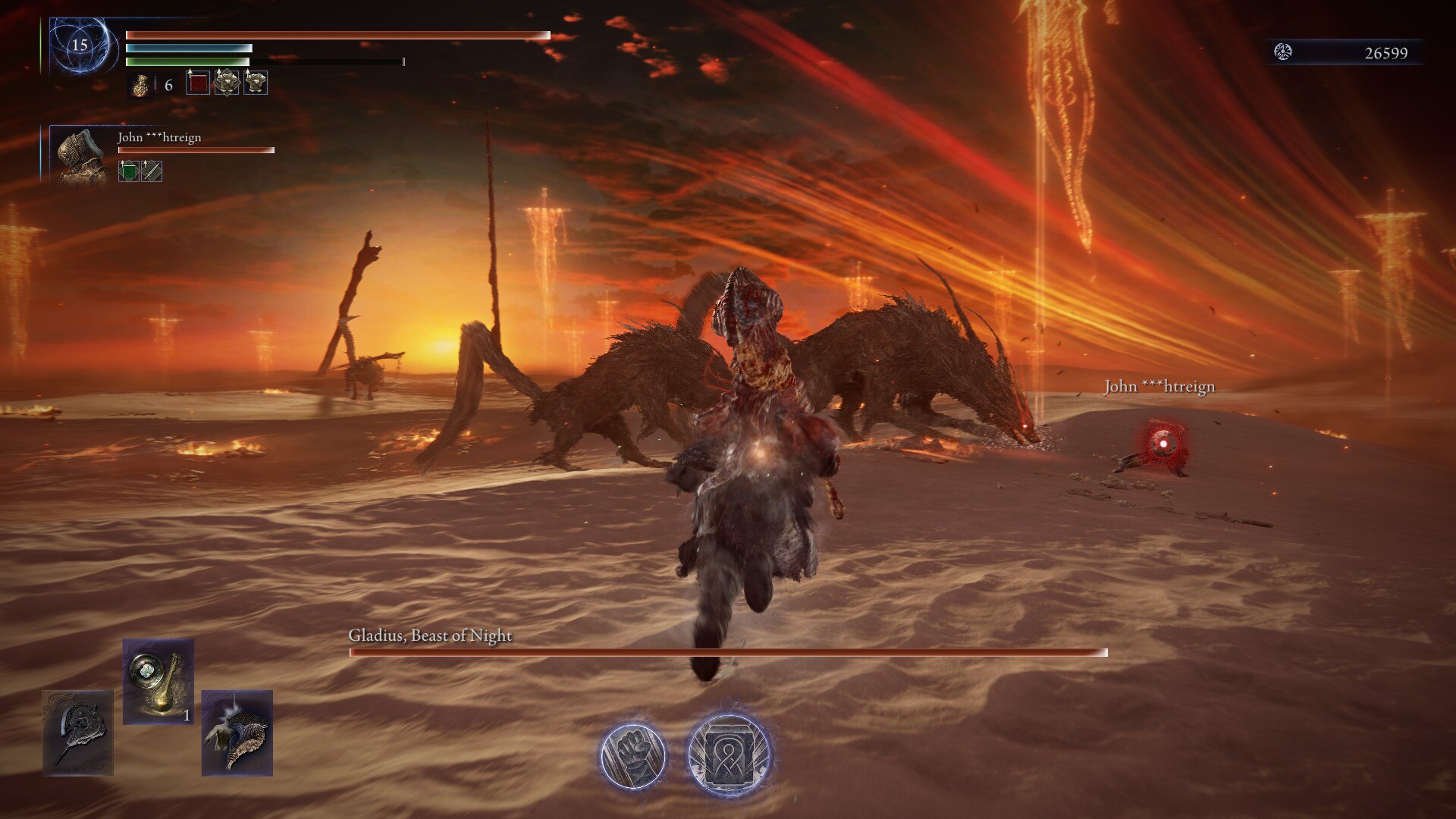Screen dimensions: 1456x819
Task: Click the level 15 character emblem
Action: pyautogui.click(x=81, y=45)
